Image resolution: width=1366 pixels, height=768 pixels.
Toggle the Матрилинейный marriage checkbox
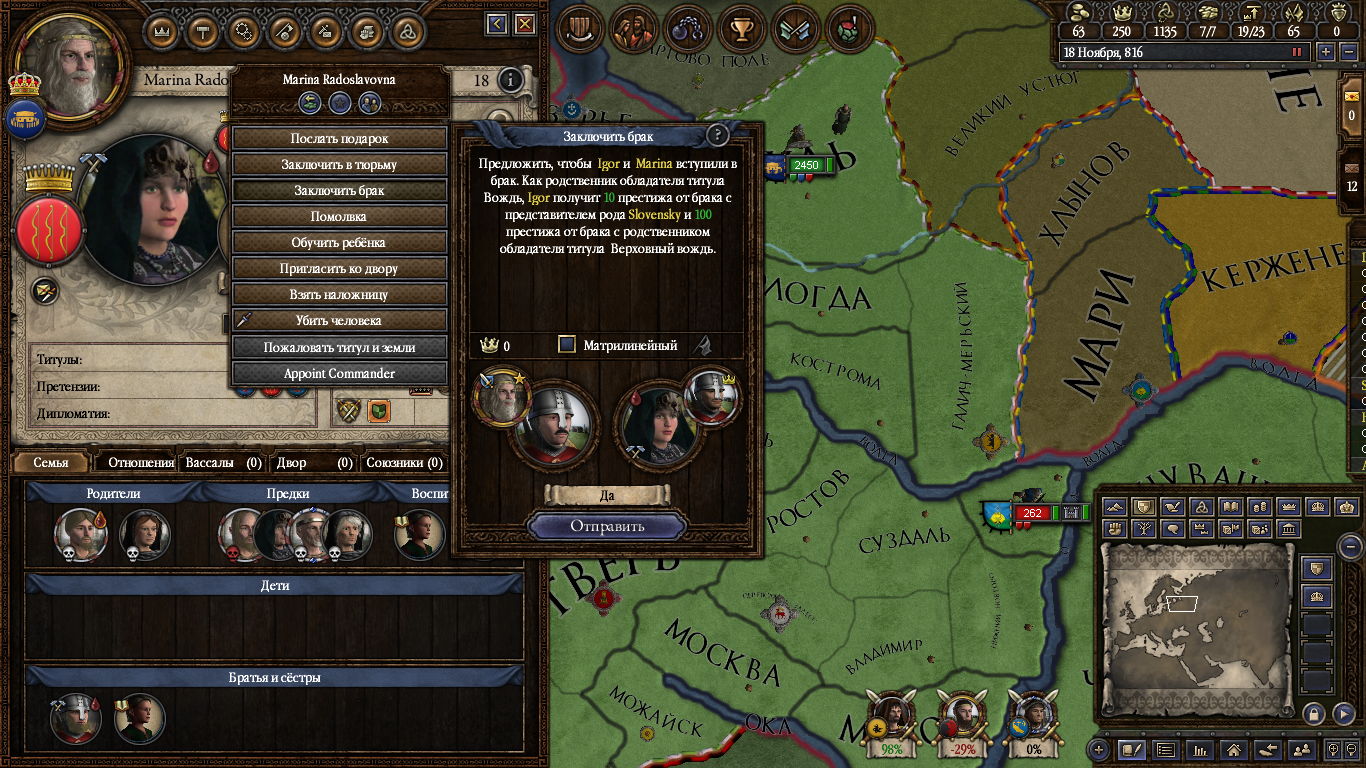click(x=567, y=345)
